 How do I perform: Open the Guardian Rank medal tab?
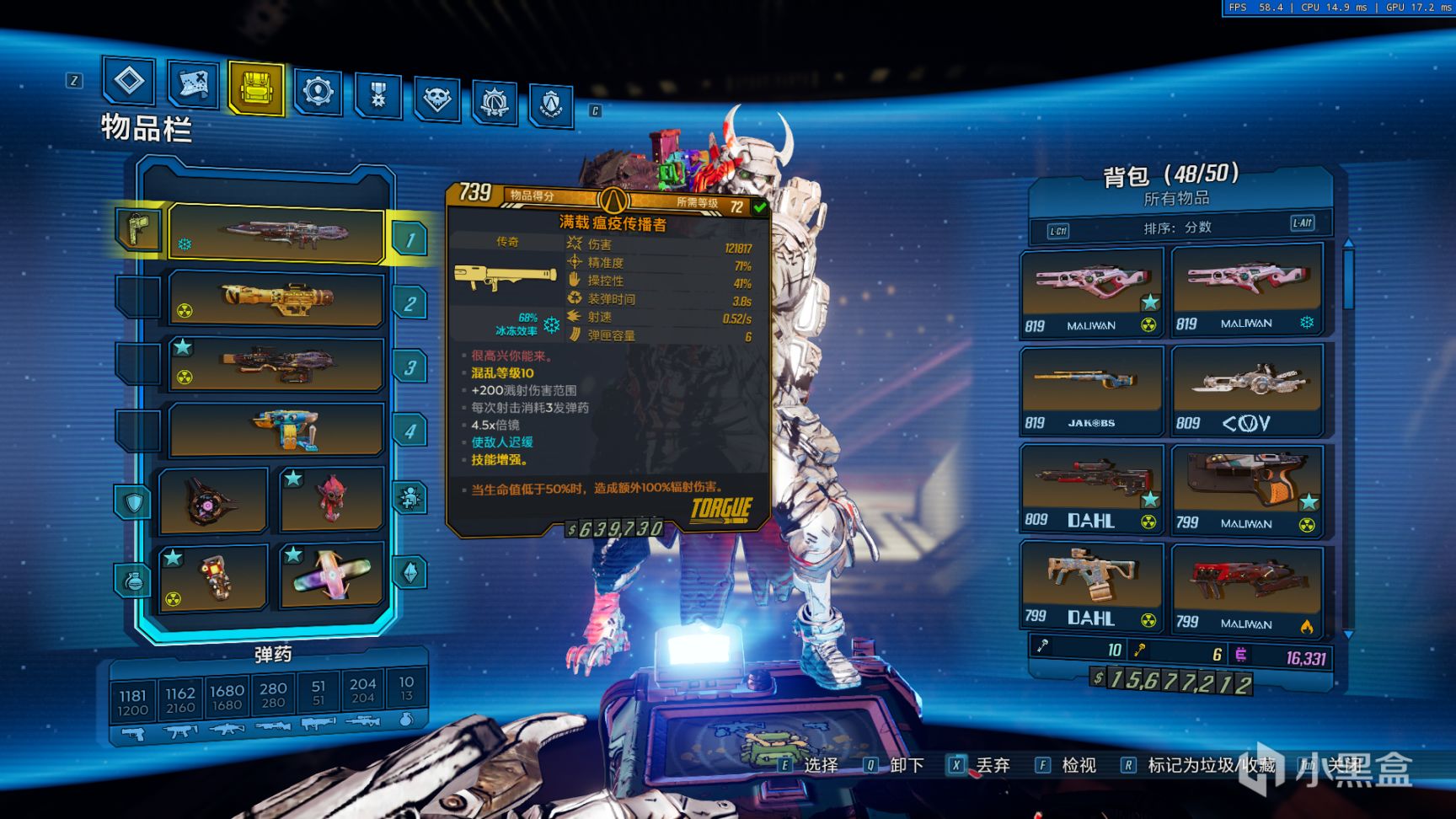pos(377,94)
